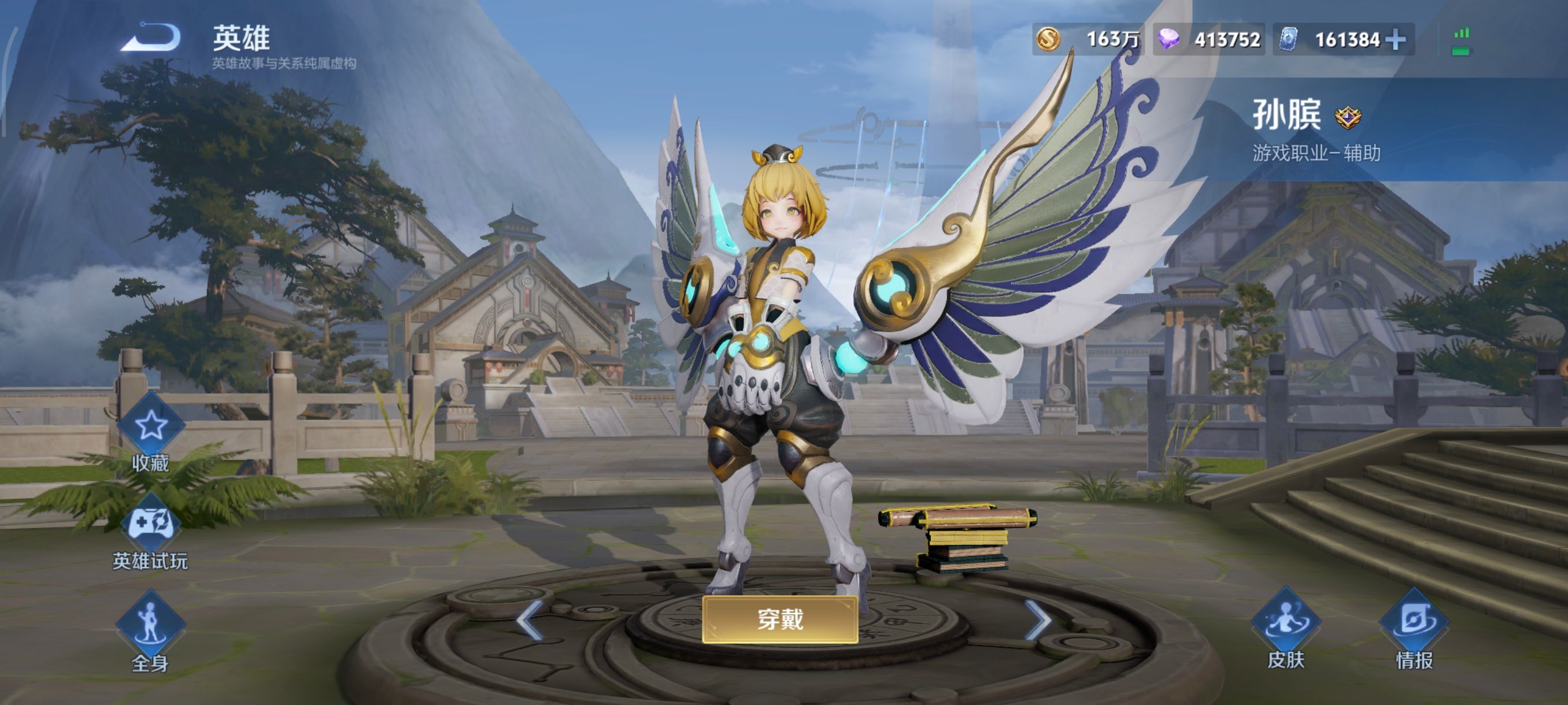Image resolution: width=1568 pixels, height=705 pixels.
Task: Tap the purple diamond currency icon
Action: (1168, 39)
